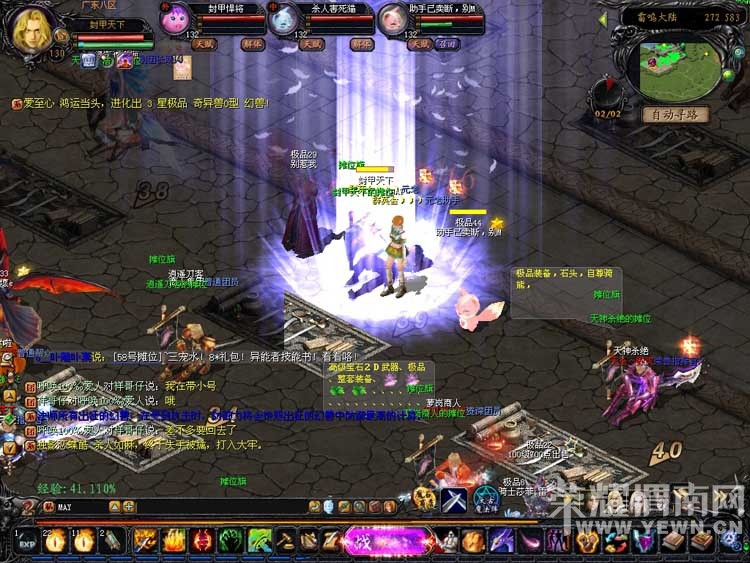Click 解体 button under the 杀人害死猫 pet
The width and height of the screenshot is (750, 563).
[x=360, y=44]
